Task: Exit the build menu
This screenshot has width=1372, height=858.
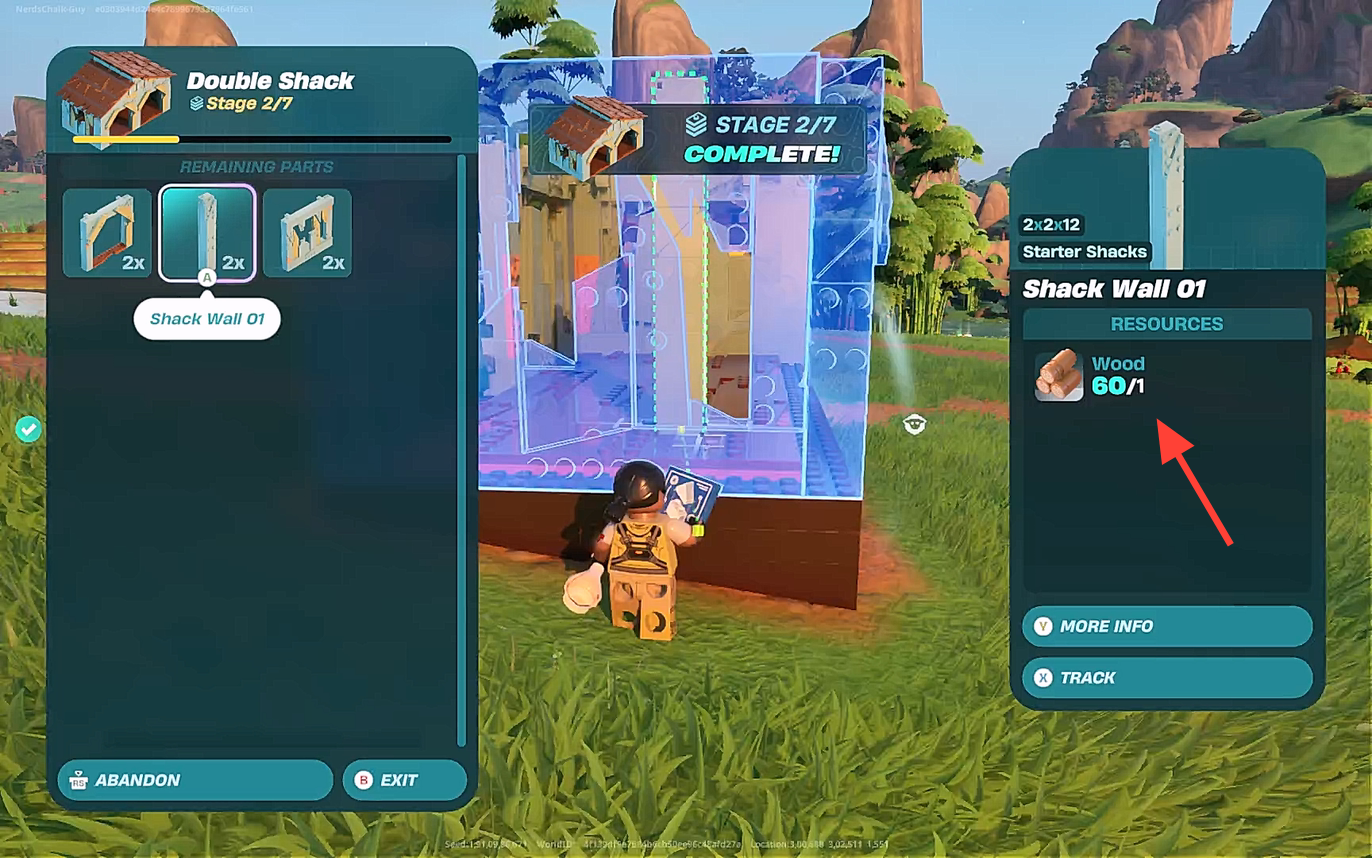Action: tap(404, 780)
